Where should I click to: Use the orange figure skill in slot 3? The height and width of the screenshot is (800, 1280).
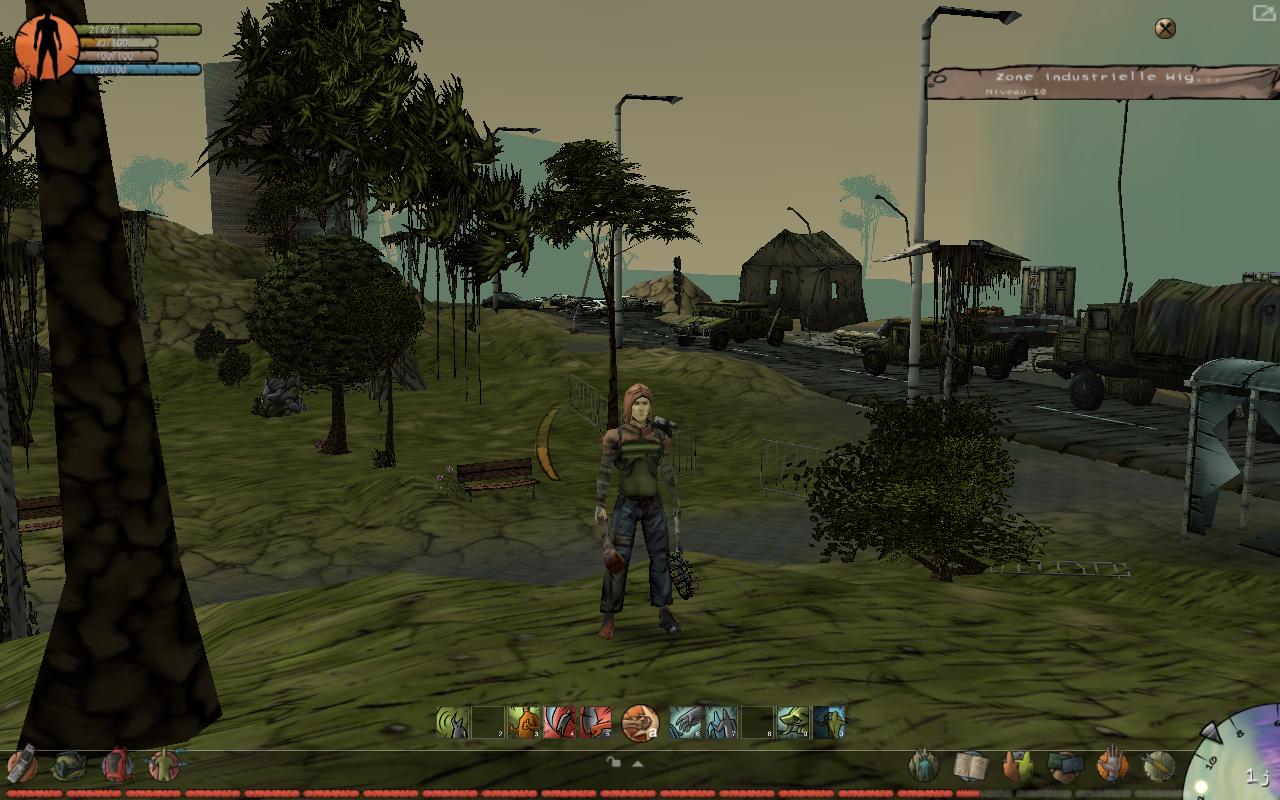tap(523, 722)
